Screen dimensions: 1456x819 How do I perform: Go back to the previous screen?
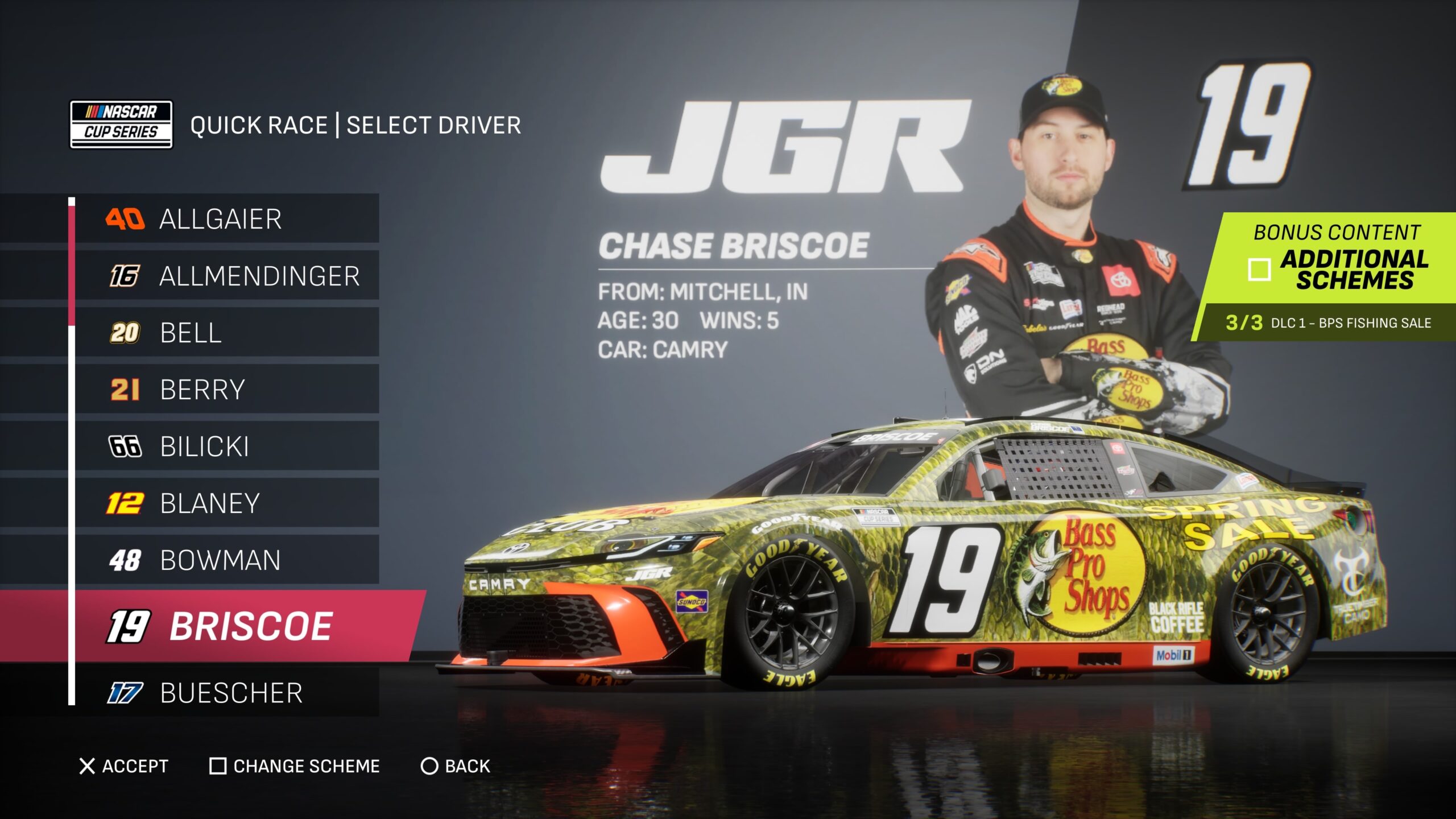(455, 766)
